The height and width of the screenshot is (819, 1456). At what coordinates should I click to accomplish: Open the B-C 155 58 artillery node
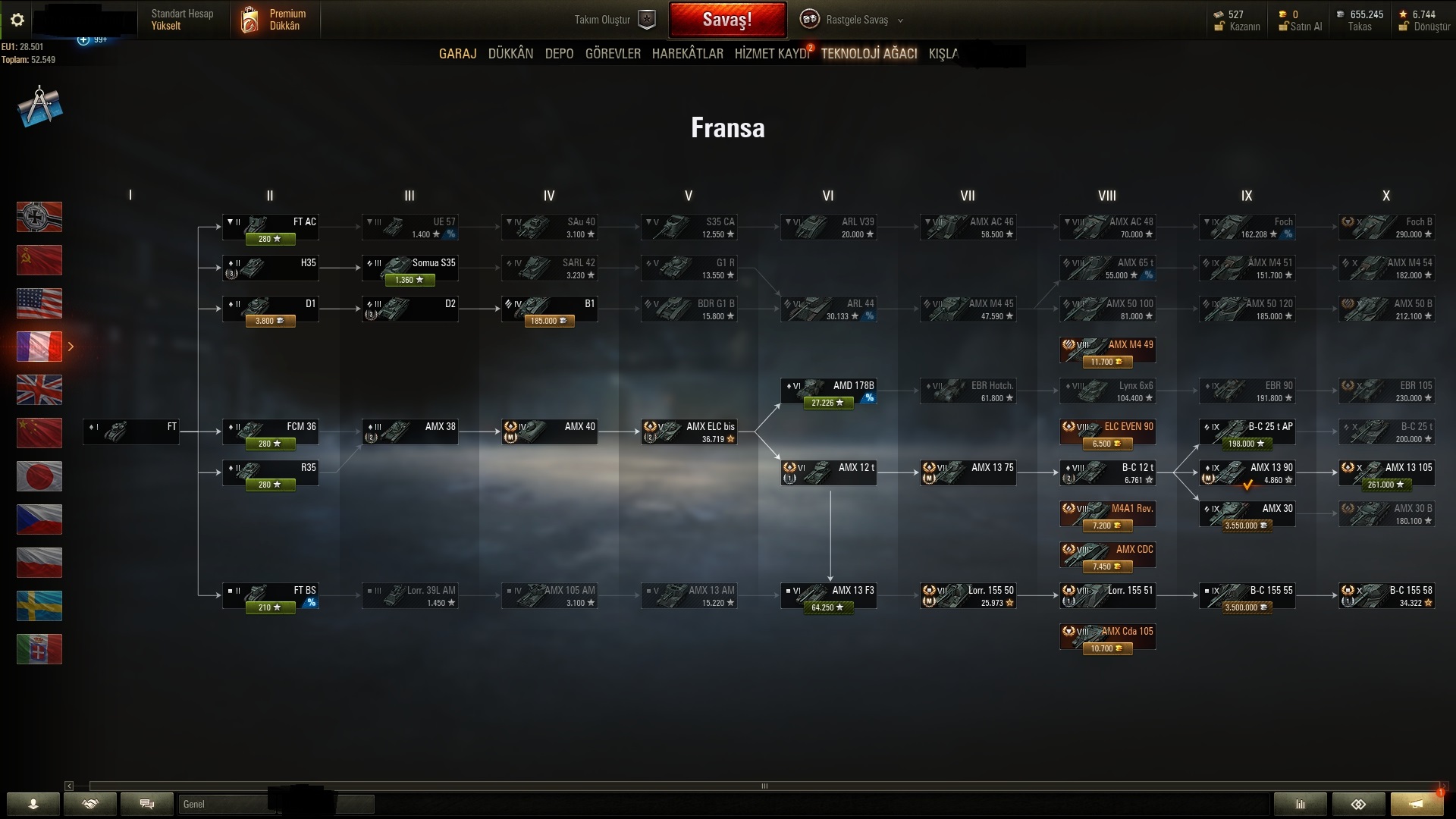[1386, 596]
